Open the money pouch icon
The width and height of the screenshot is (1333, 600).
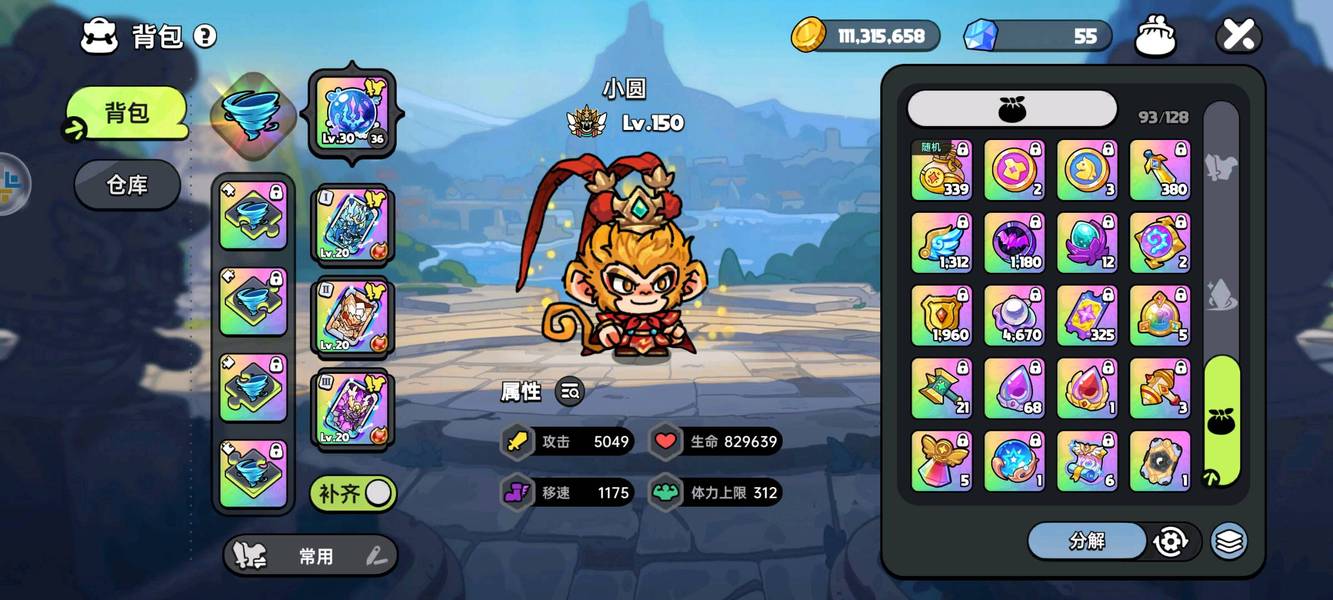click(x=1155, y=37)
